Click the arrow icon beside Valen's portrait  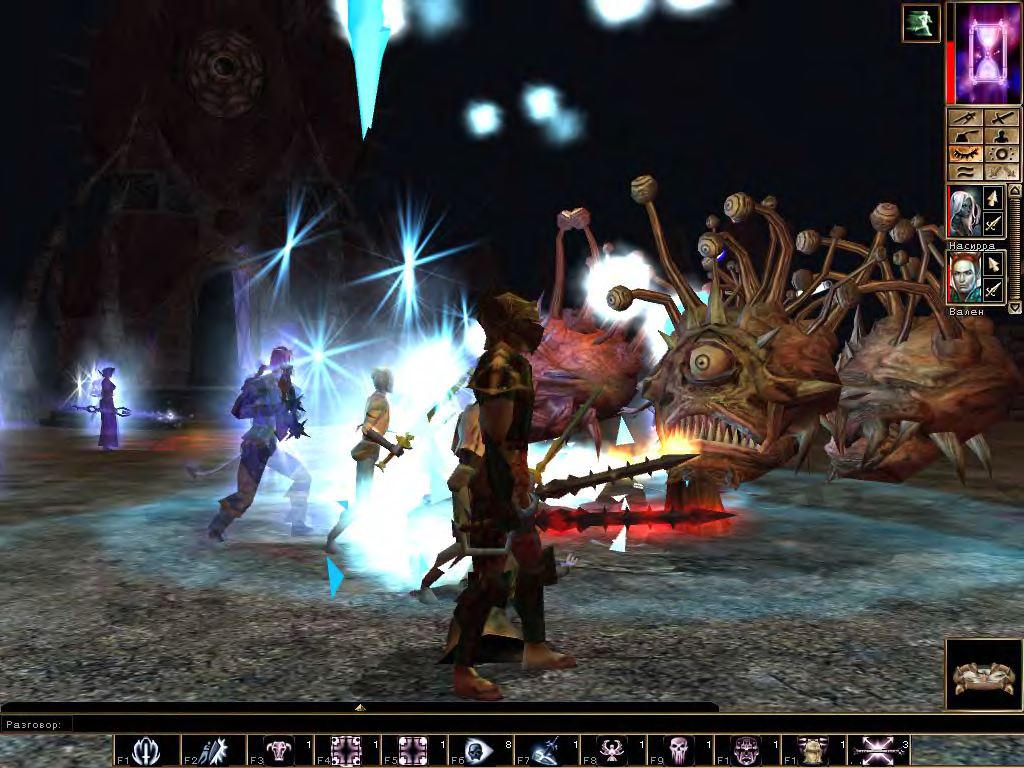point(993,264)
